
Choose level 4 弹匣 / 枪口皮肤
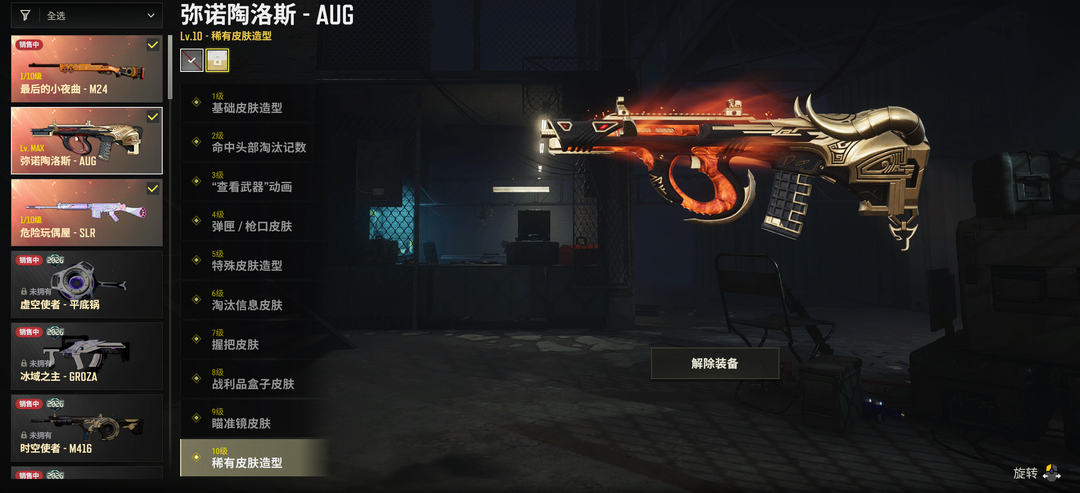tap(254, 222)
